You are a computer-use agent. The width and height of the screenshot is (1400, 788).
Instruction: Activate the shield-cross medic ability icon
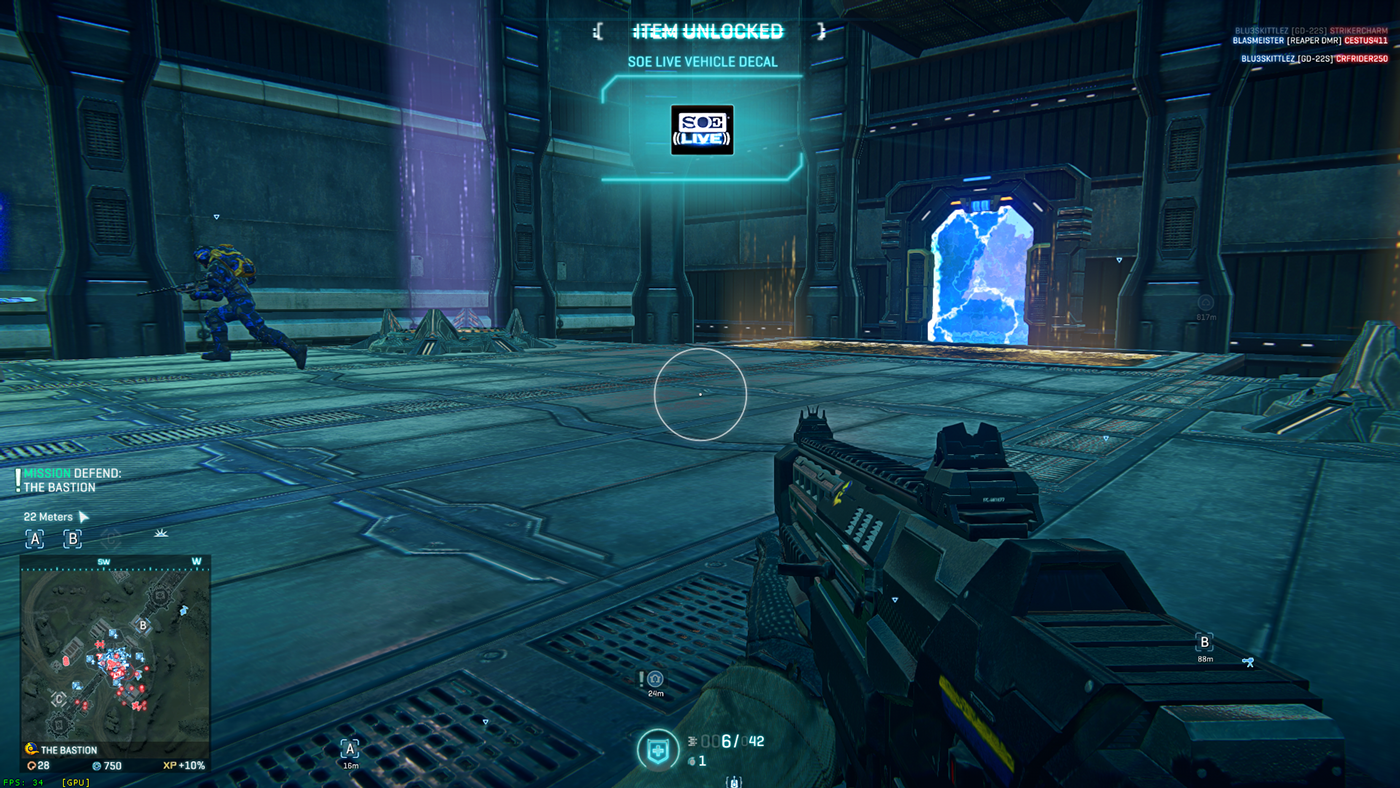tap(658, 750)
